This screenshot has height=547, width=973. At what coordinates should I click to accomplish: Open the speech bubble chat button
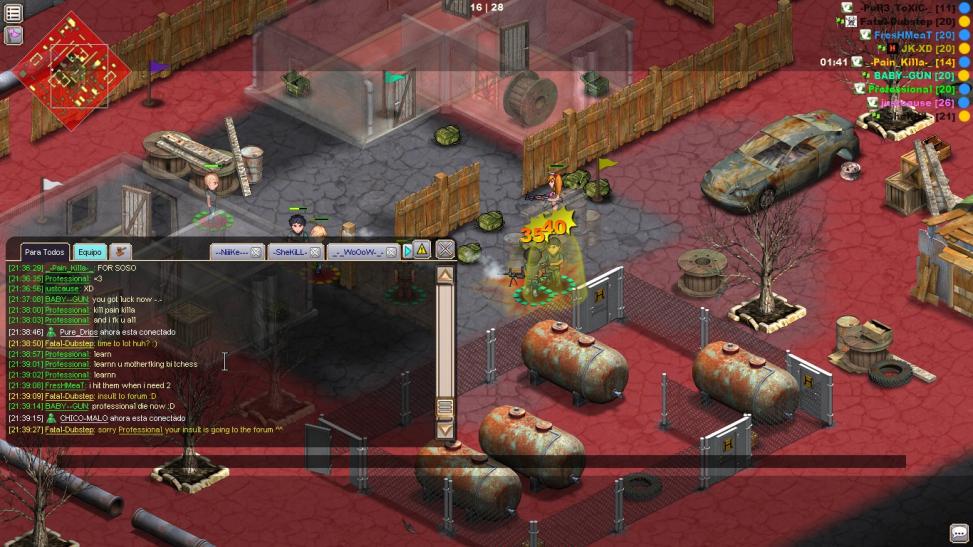pyautogui.click(x=958, y=534)
